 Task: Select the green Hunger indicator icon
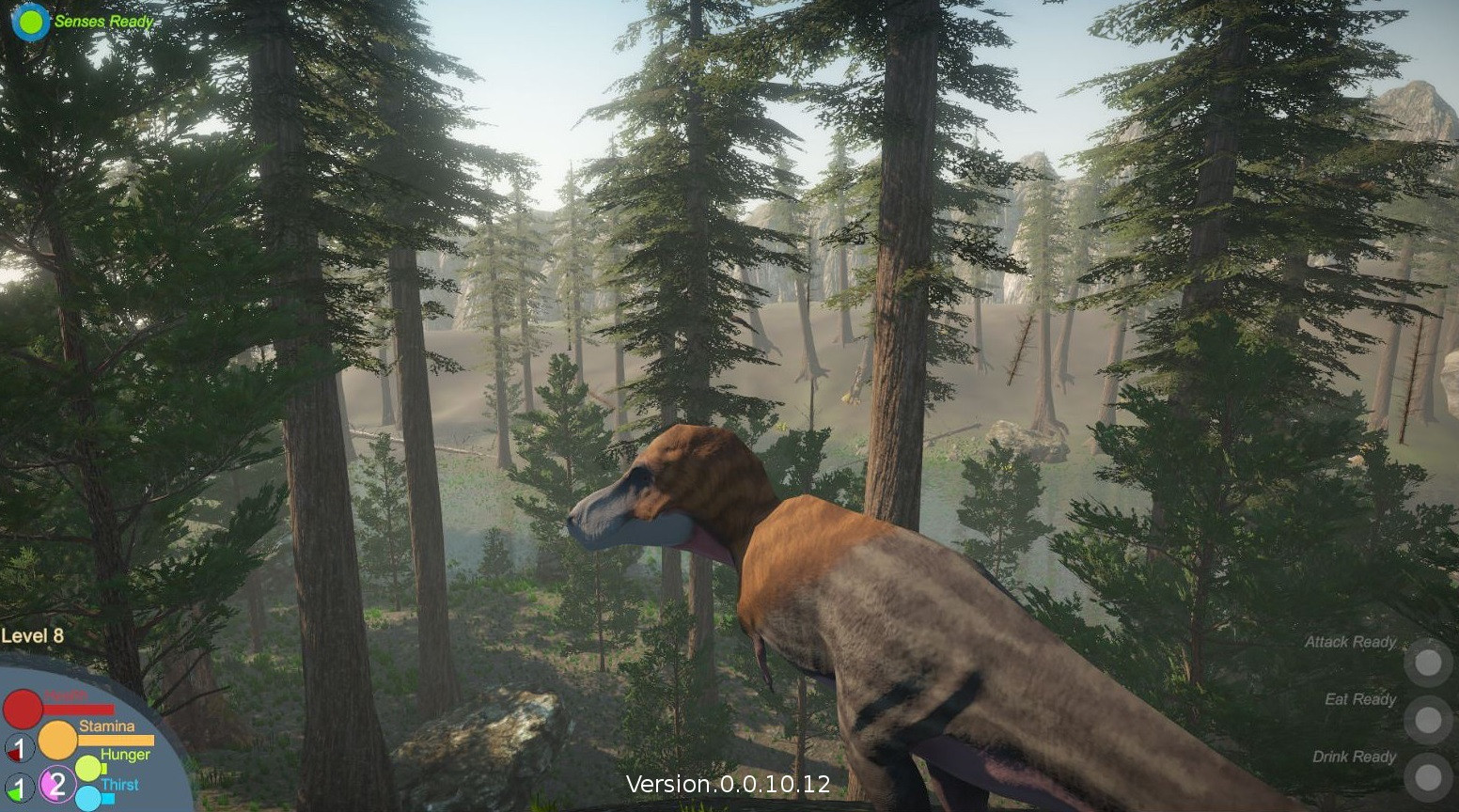pyautogui.click(x=87, y=768)
